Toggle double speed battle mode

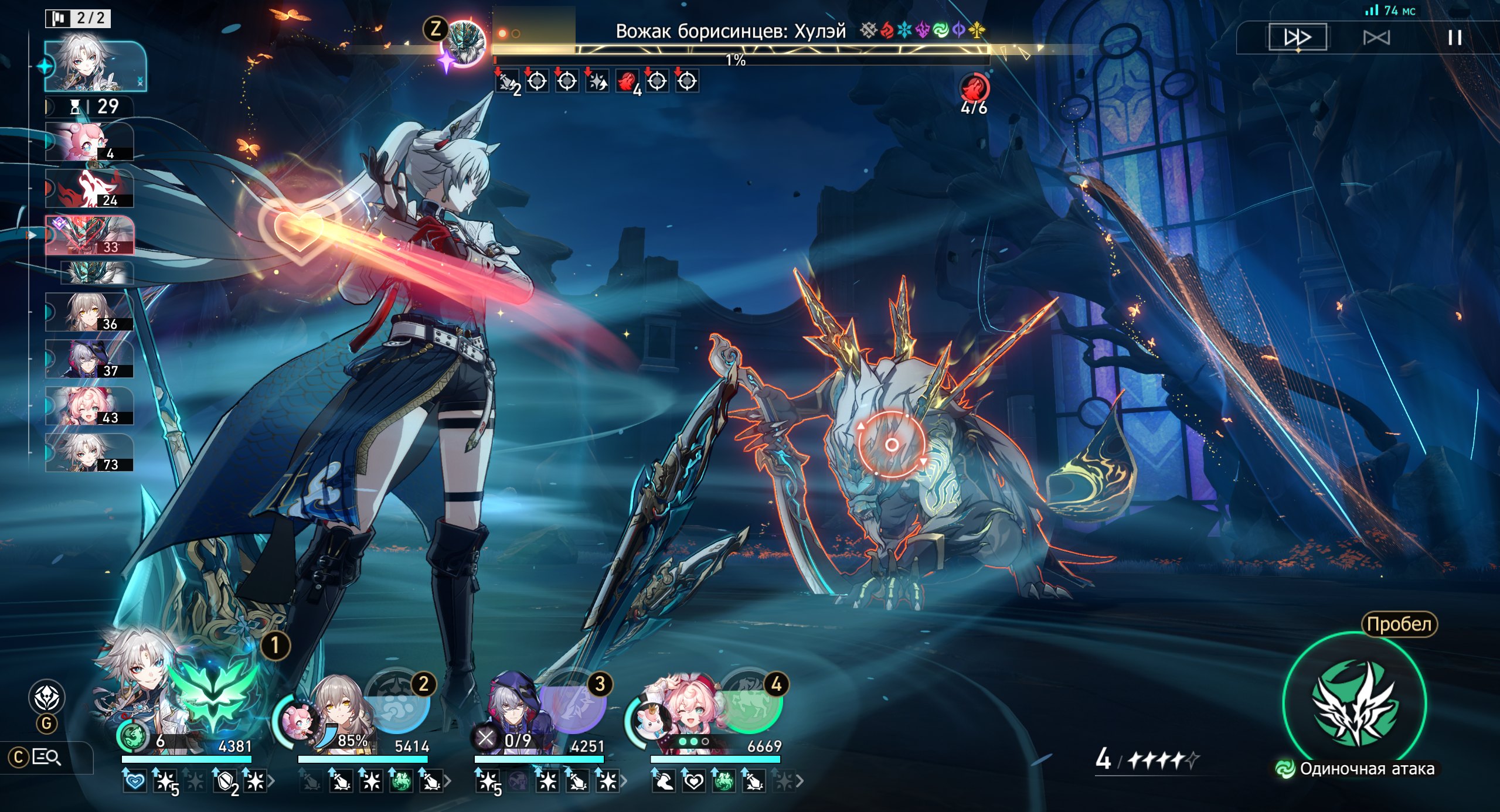point(1297,38)
